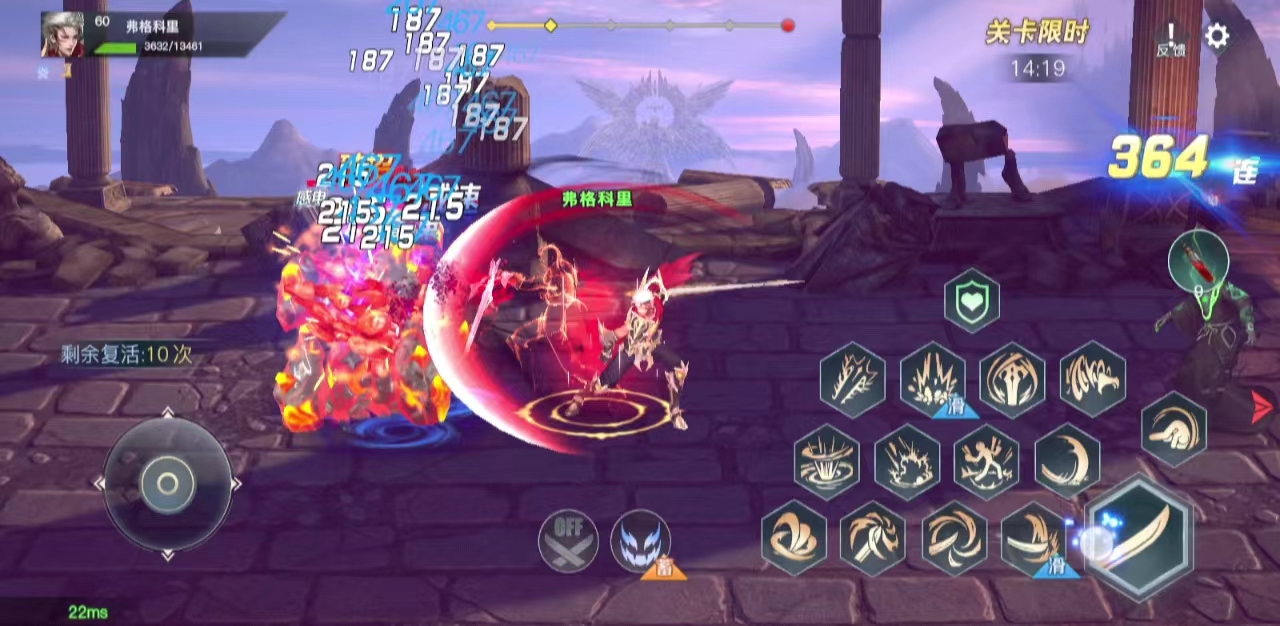Use the spiked branch strike skill
The height and width of the screenshot is (626, 1280).
coord(853,379)
